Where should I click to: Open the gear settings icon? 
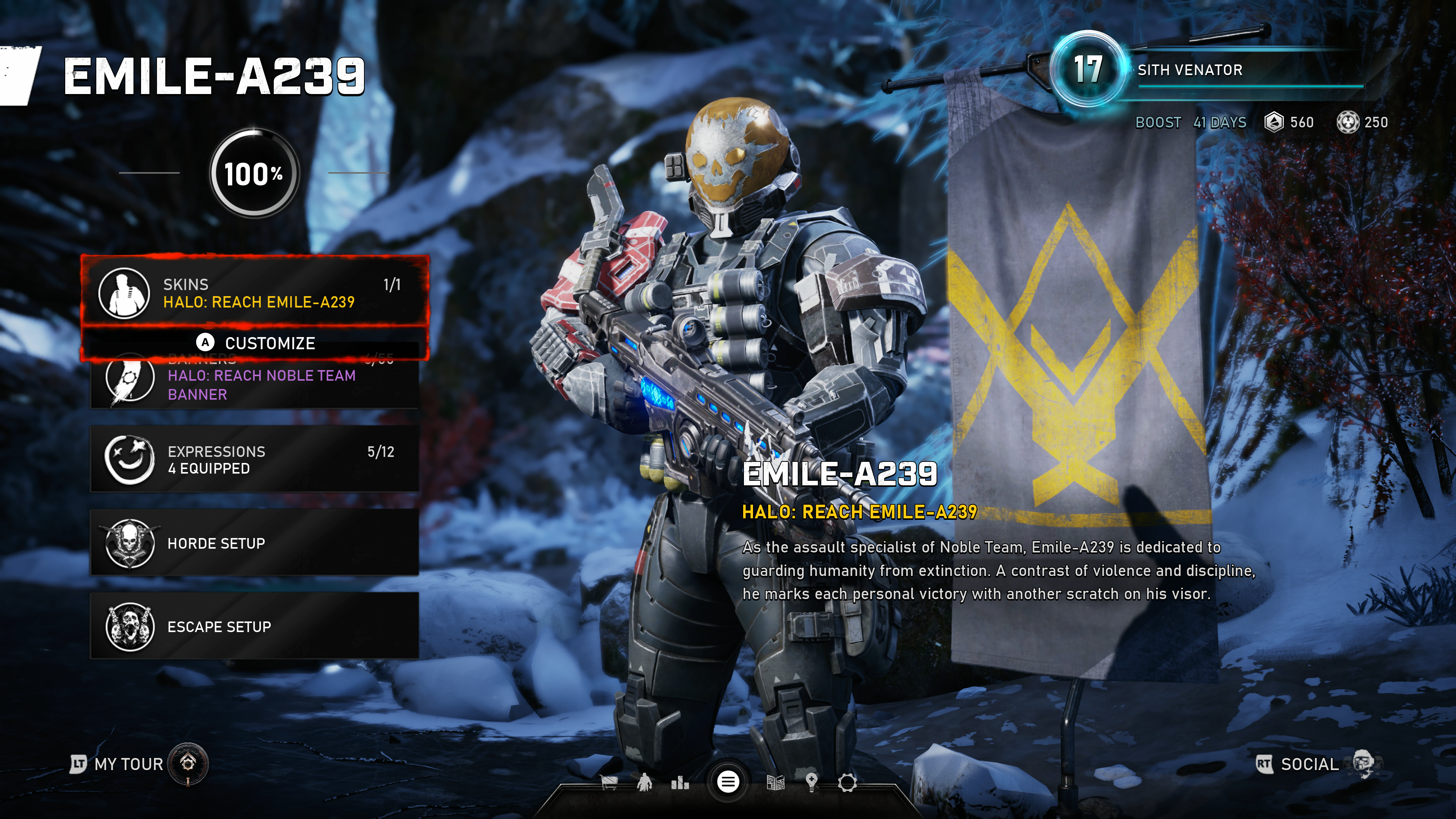[847, 783]
